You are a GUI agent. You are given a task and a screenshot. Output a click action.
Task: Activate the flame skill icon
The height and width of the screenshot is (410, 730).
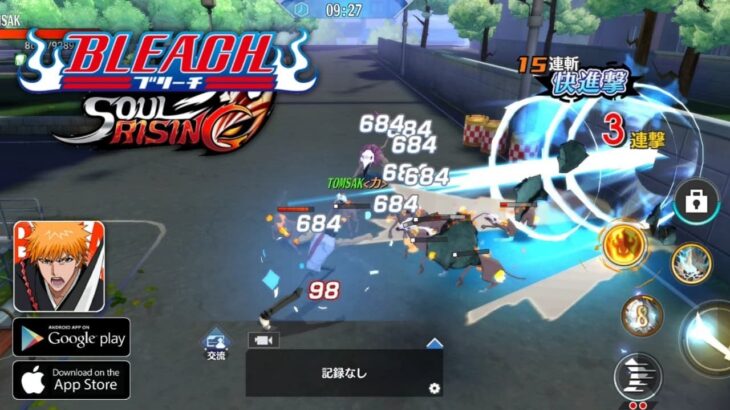(x=623, y=243)
